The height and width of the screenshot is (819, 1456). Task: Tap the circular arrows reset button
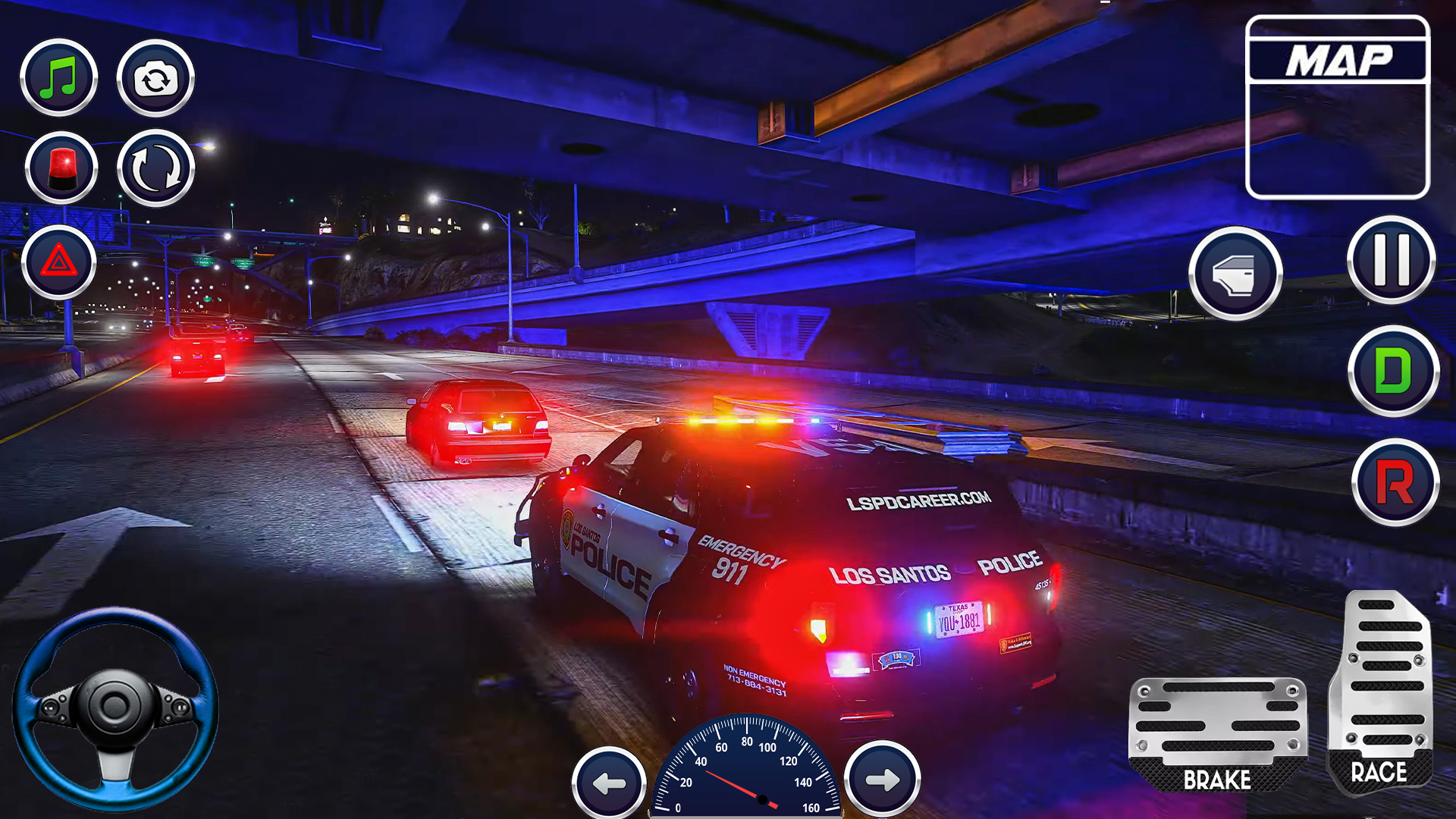(x=156, y=168)
